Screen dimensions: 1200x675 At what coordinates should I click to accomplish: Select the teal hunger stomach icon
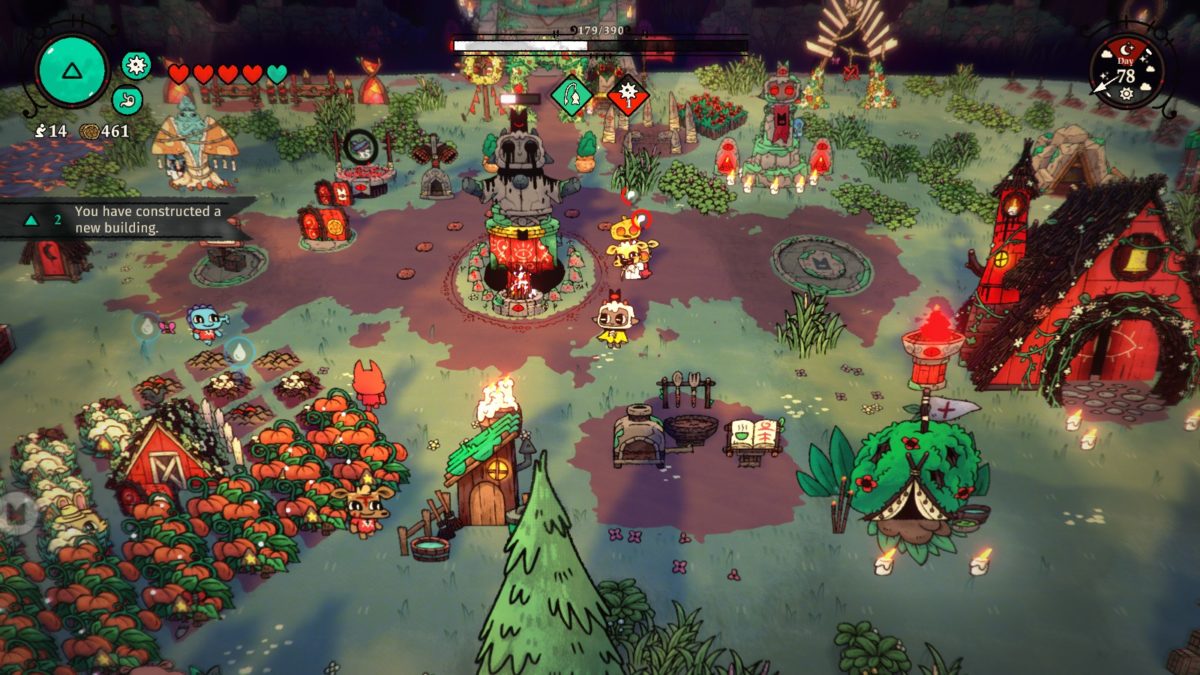pyautogui.click(x=127, y=100)
